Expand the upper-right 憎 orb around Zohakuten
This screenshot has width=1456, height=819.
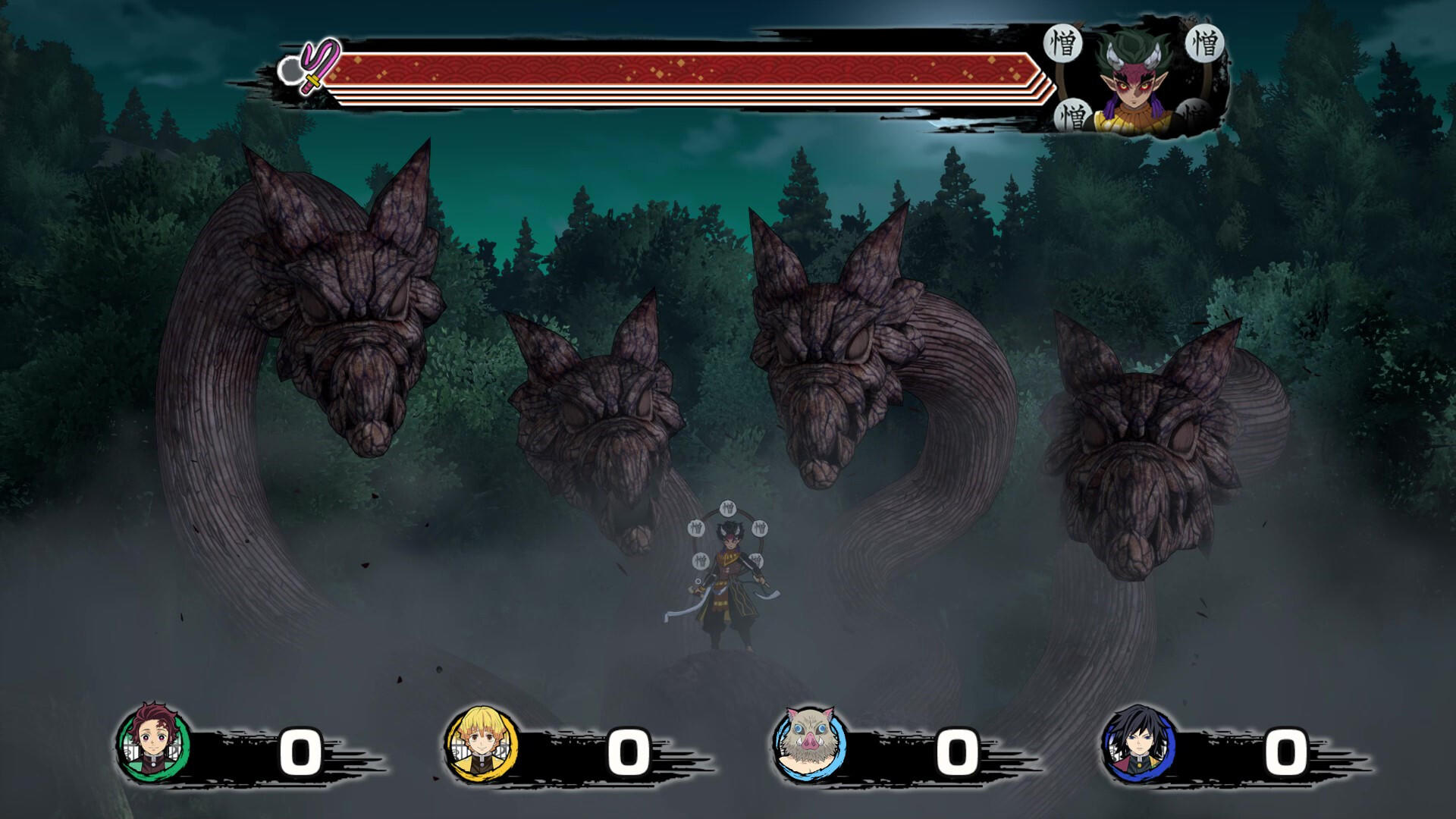pos(760,528)
